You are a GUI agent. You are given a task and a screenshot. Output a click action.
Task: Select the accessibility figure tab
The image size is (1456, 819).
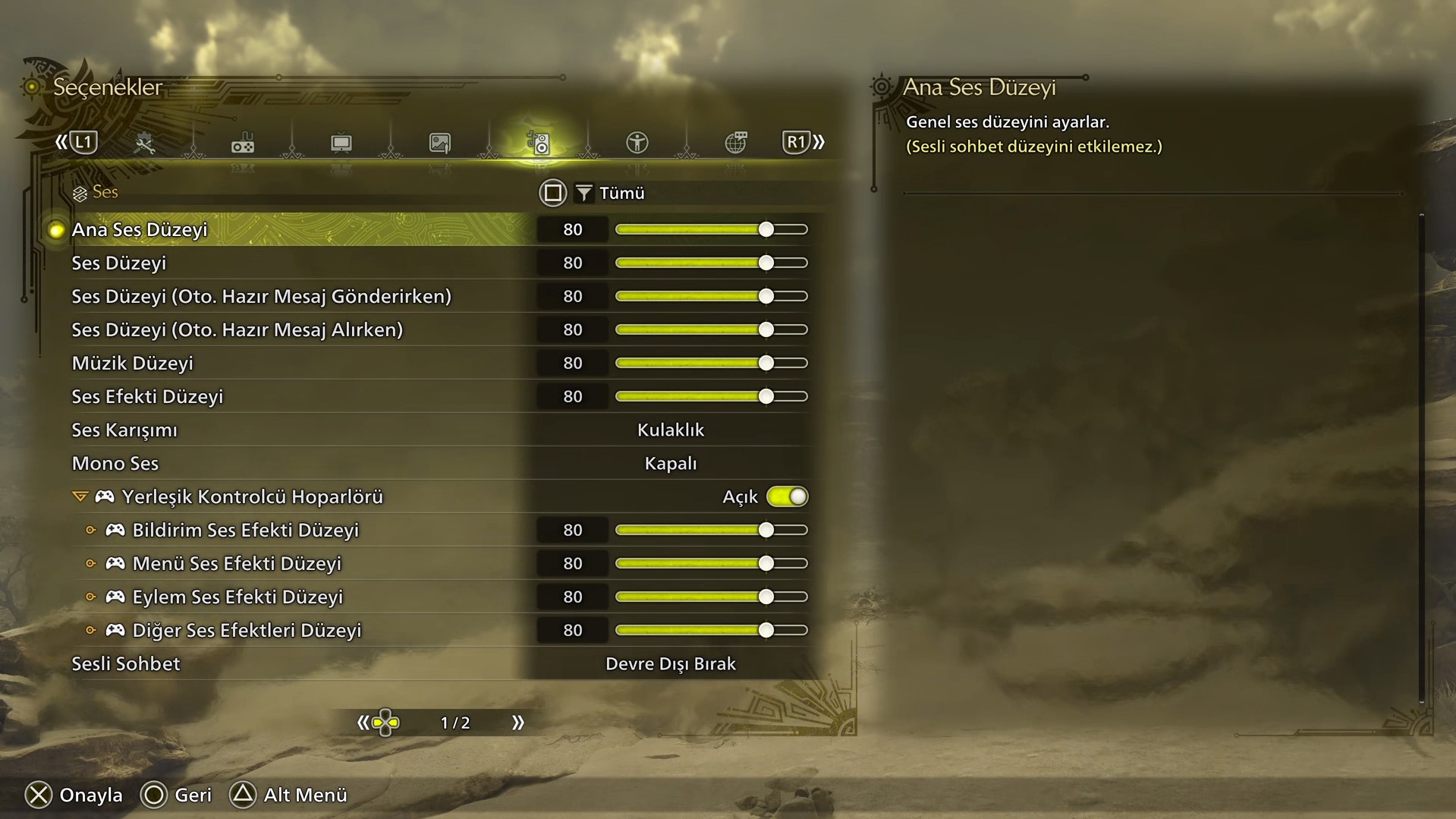637,143
